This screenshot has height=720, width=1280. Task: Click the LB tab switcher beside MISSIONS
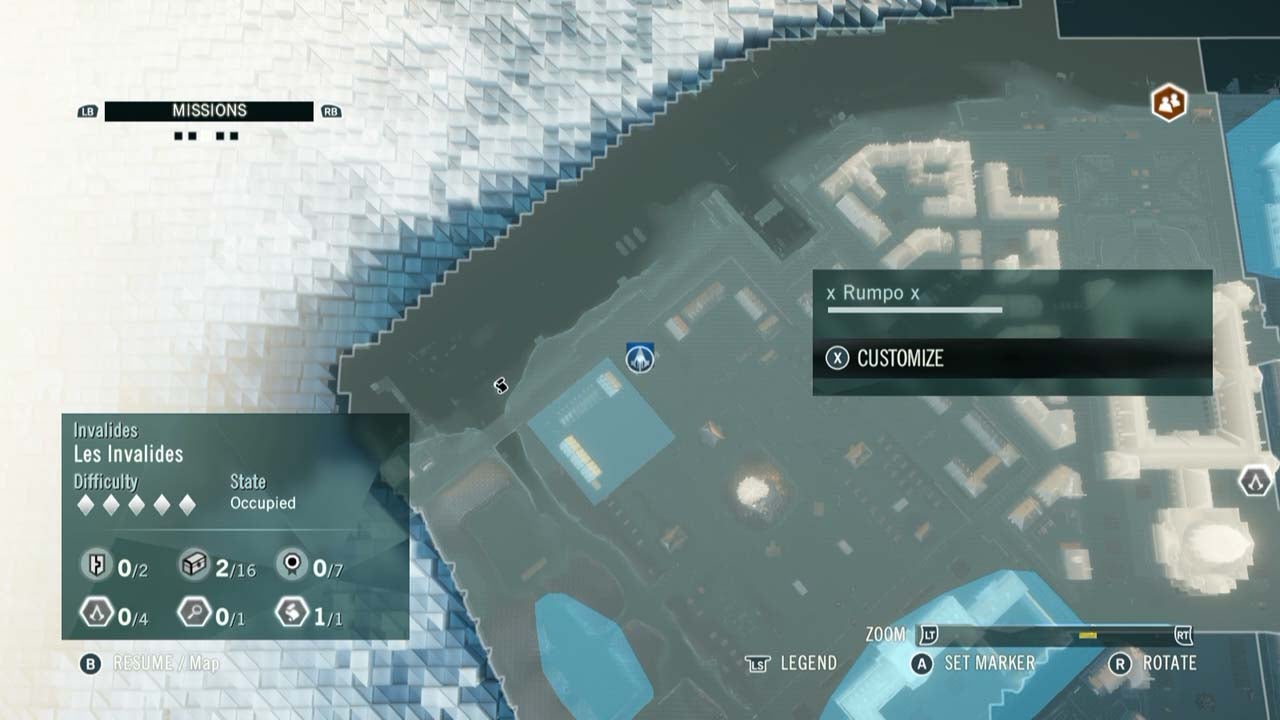tap(85, 110)
